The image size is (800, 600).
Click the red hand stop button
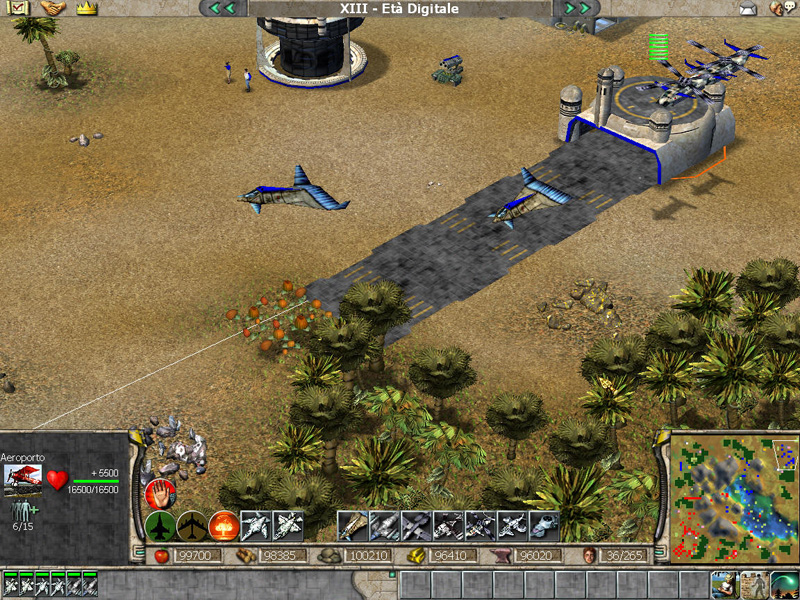[x=160, y=493]
